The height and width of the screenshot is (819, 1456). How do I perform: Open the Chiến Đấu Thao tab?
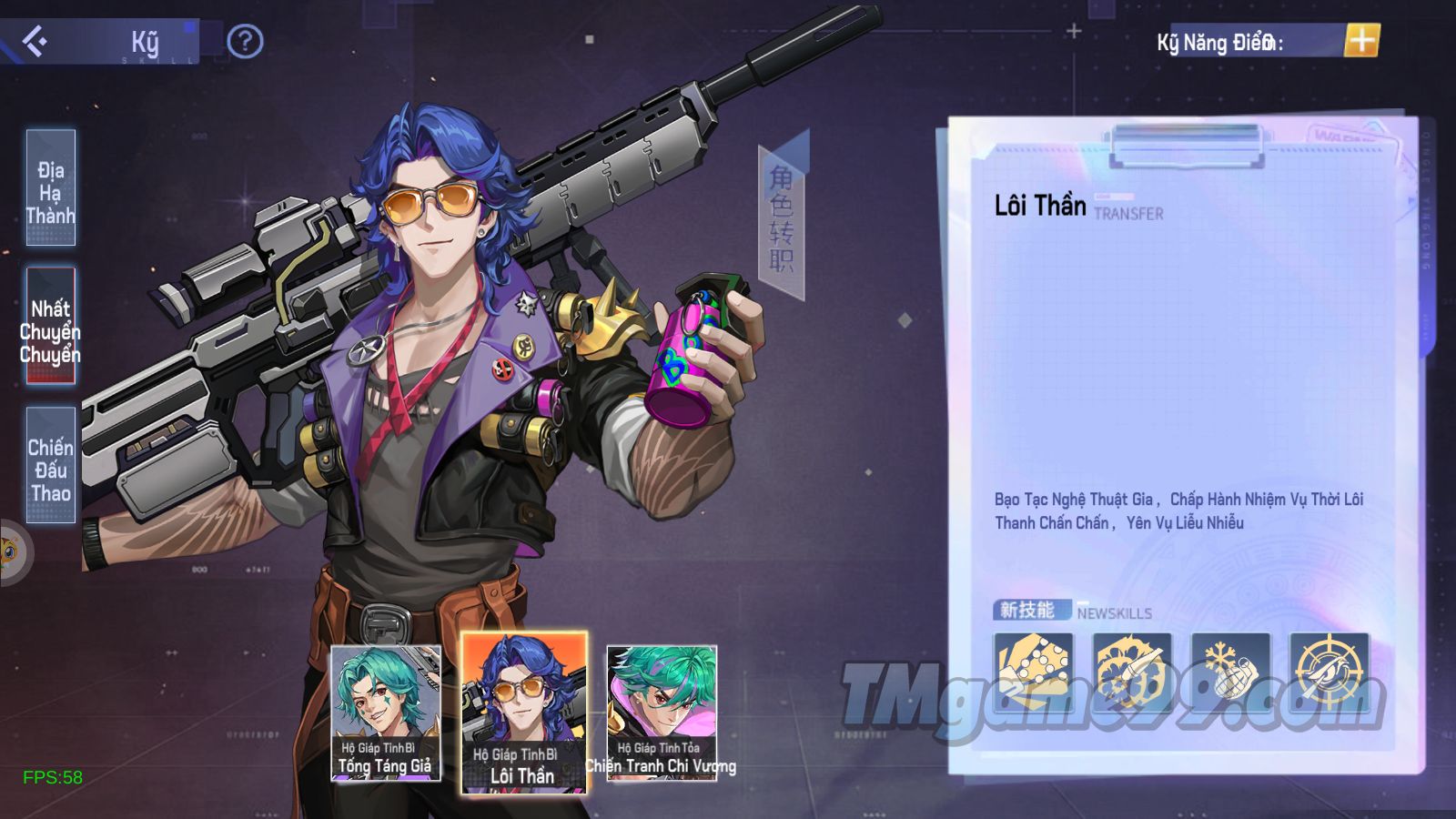51,466
